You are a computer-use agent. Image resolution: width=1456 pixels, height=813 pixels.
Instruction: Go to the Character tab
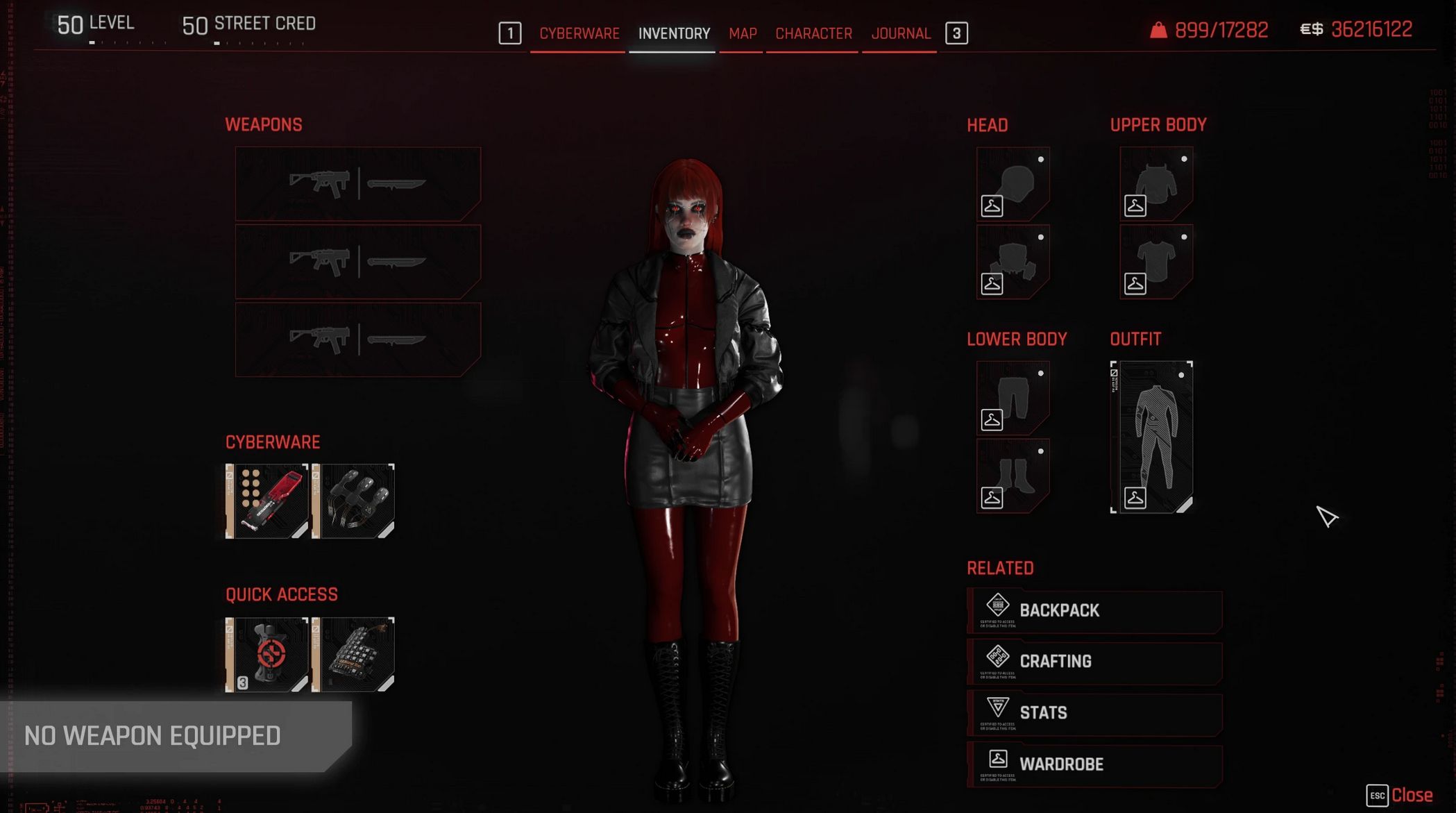[813, 33]
